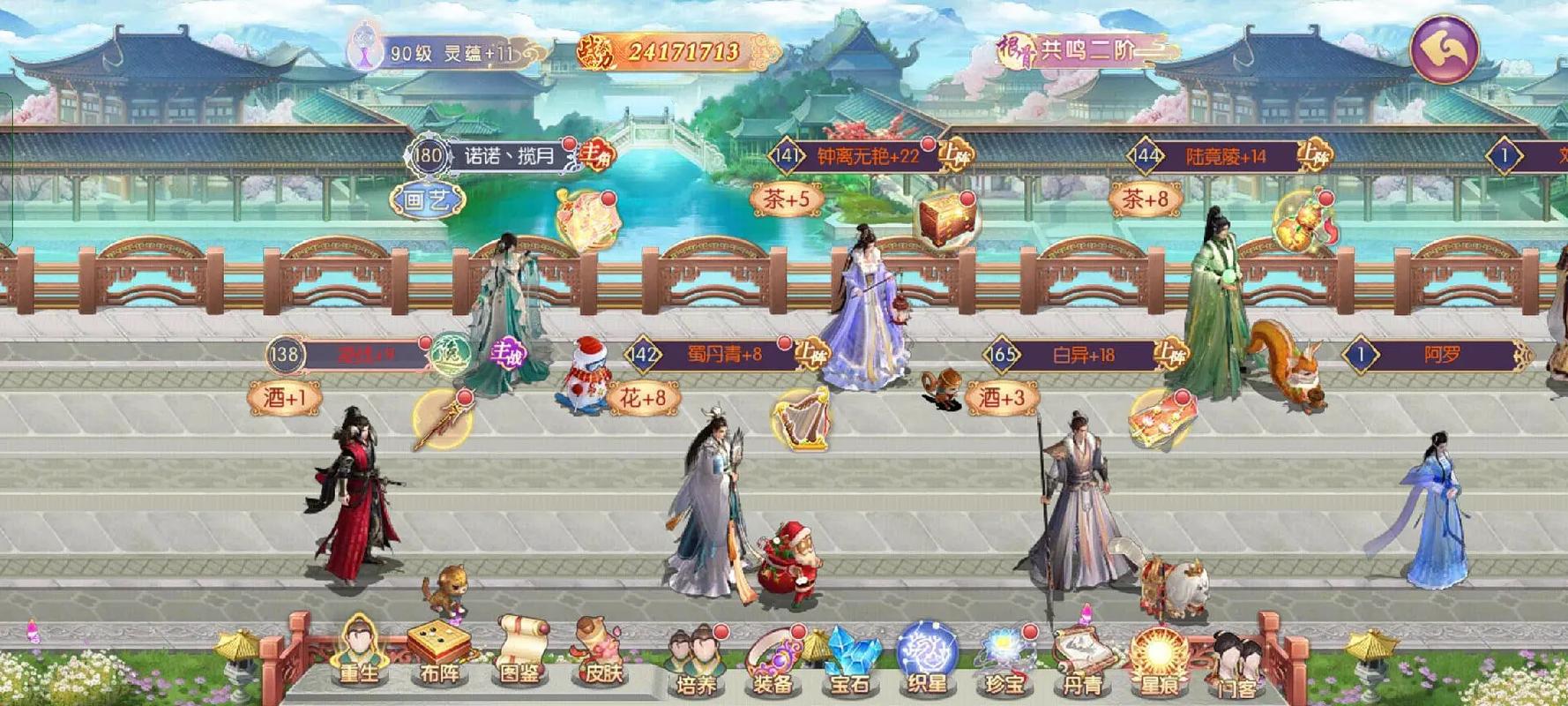This screenshot has width=1568, height=706.
Task: Toggle the 上阵 badge beside 钟离无艳+22
Action: point(956,153)
